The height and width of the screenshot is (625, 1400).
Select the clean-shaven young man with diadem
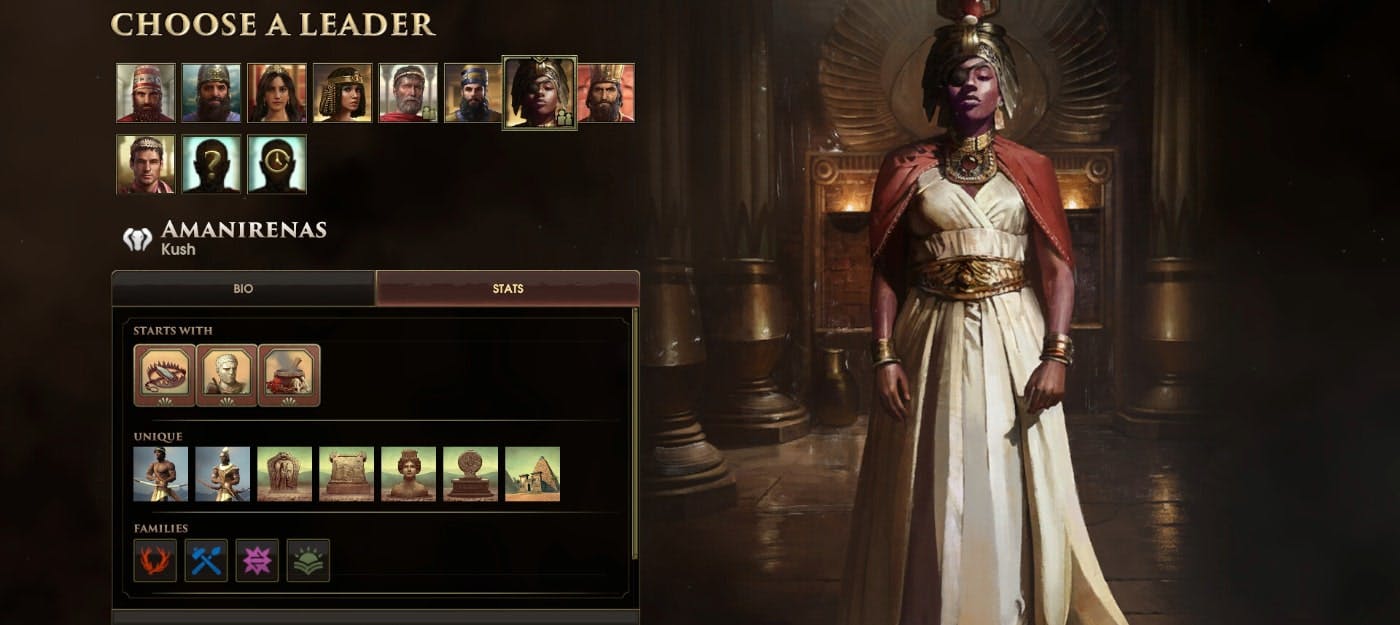point(145,164)
